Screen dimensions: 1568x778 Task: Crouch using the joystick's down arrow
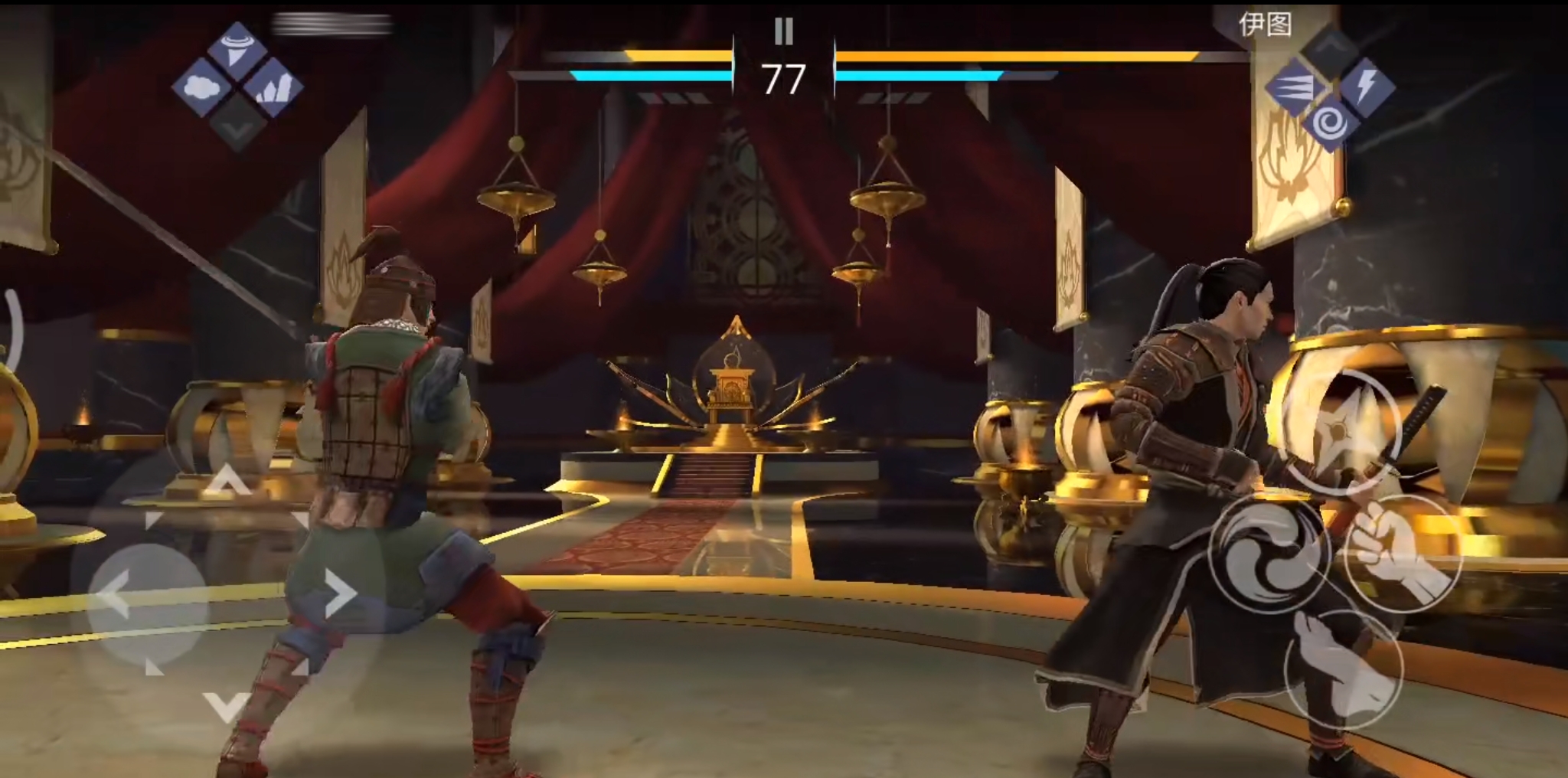226,706
